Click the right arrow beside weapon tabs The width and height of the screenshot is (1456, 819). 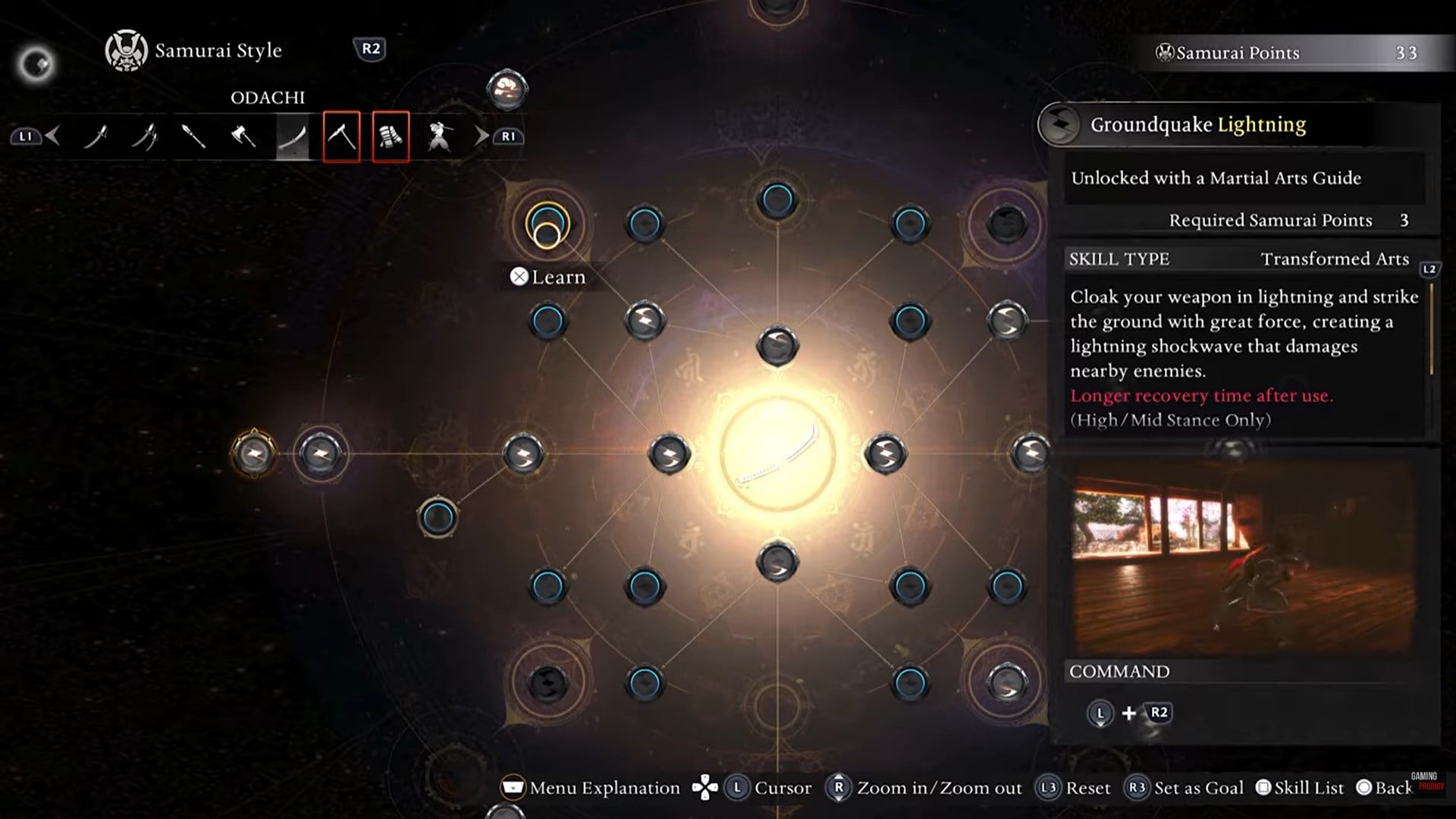482,136
